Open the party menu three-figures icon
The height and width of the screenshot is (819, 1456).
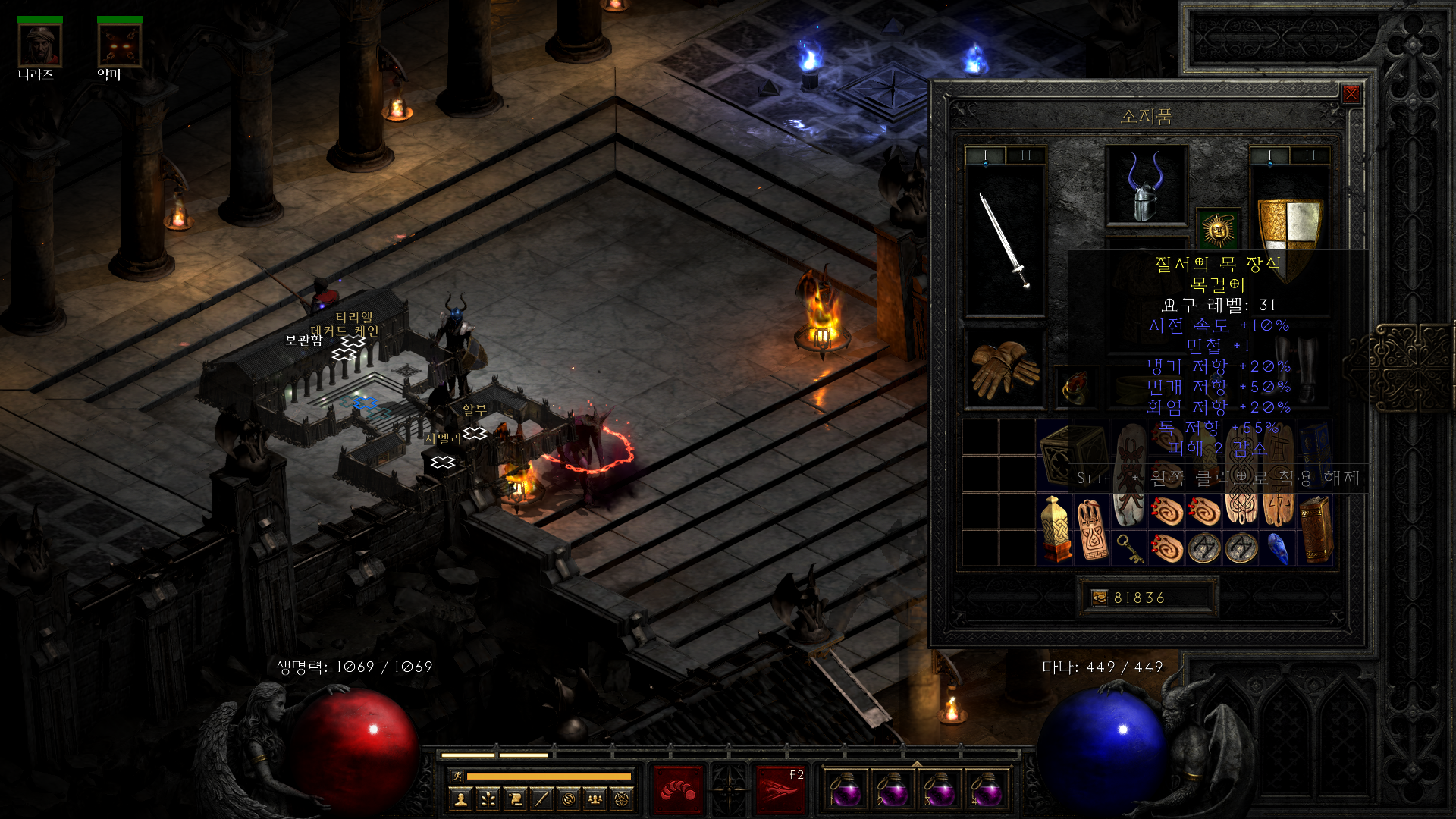[595, 799]
